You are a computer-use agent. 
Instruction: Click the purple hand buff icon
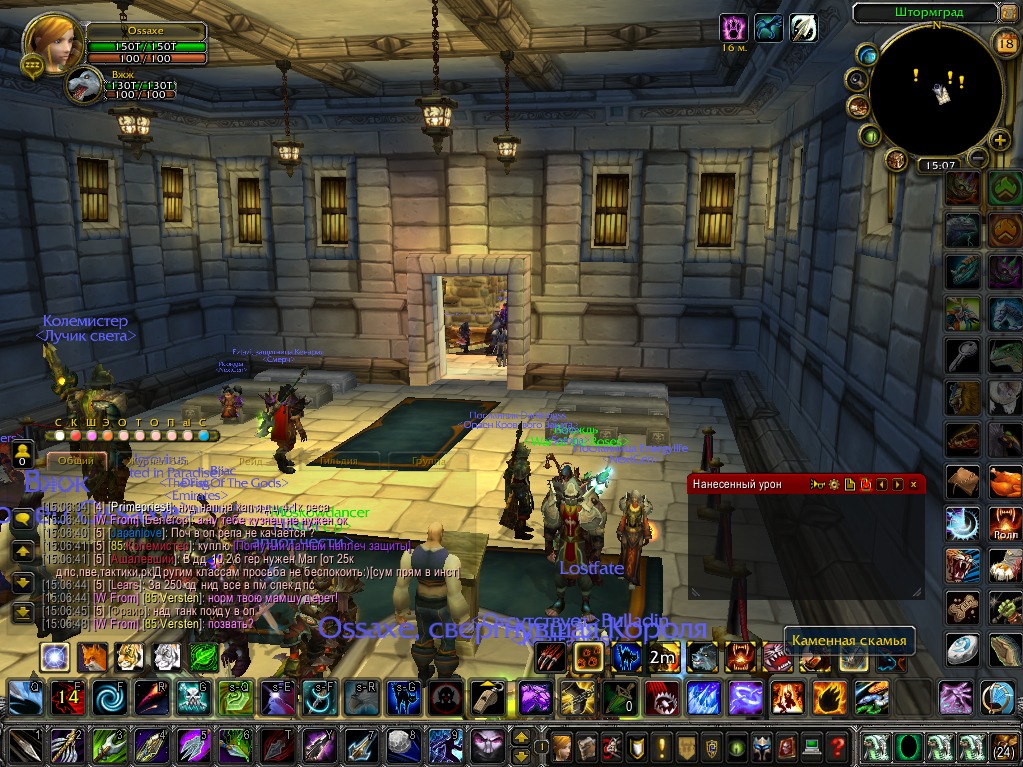click(x=735, y=27)
